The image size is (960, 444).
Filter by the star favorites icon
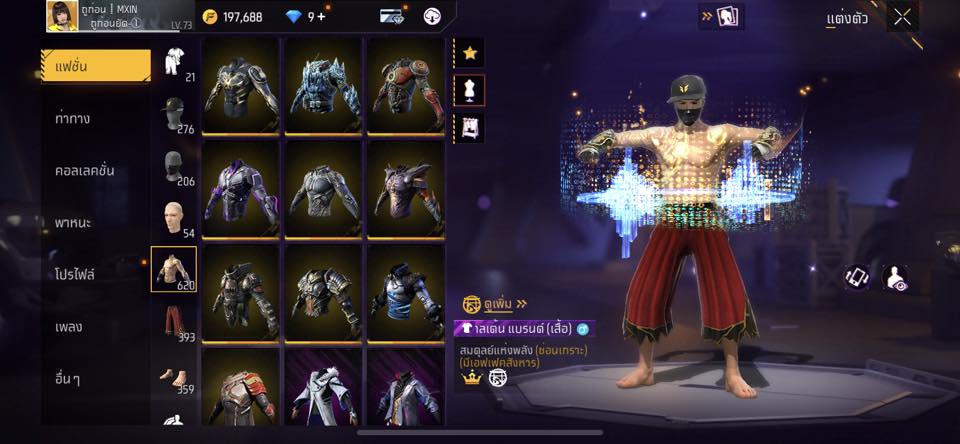[470, 53]
